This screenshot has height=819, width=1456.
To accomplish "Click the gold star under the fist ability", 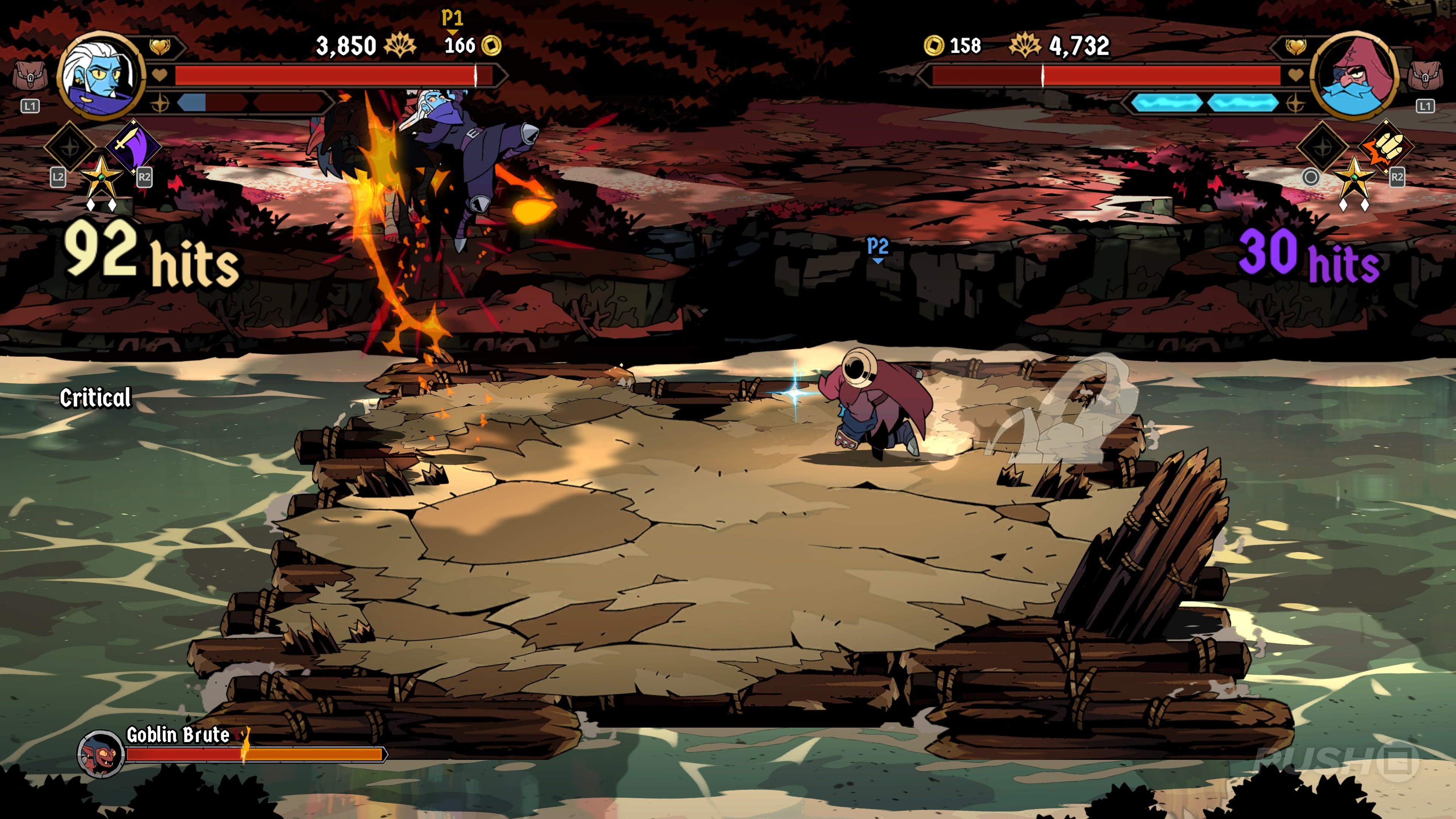I will [x=1354, y=177].
